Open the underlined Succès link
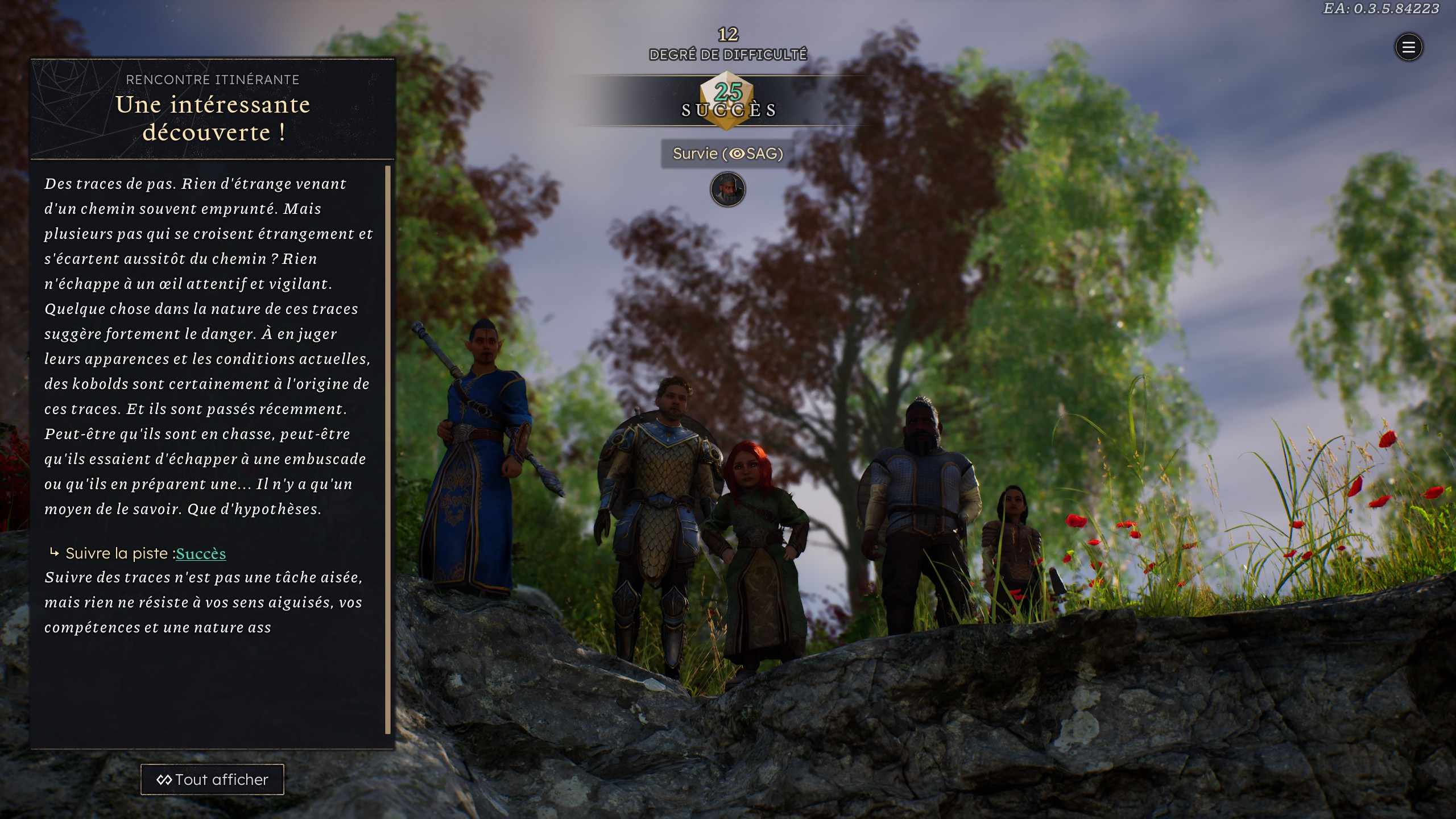Screen dimensions: 1456x819 pyautogui.click(x=201, y=553)
